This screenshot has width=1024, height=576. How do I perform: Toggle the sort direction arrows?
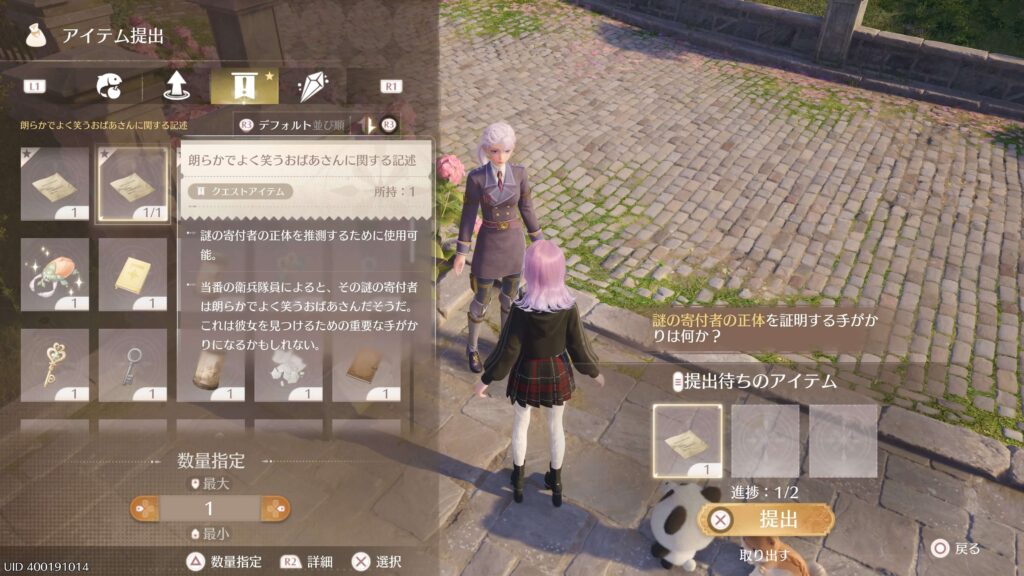tap(368, 125)
